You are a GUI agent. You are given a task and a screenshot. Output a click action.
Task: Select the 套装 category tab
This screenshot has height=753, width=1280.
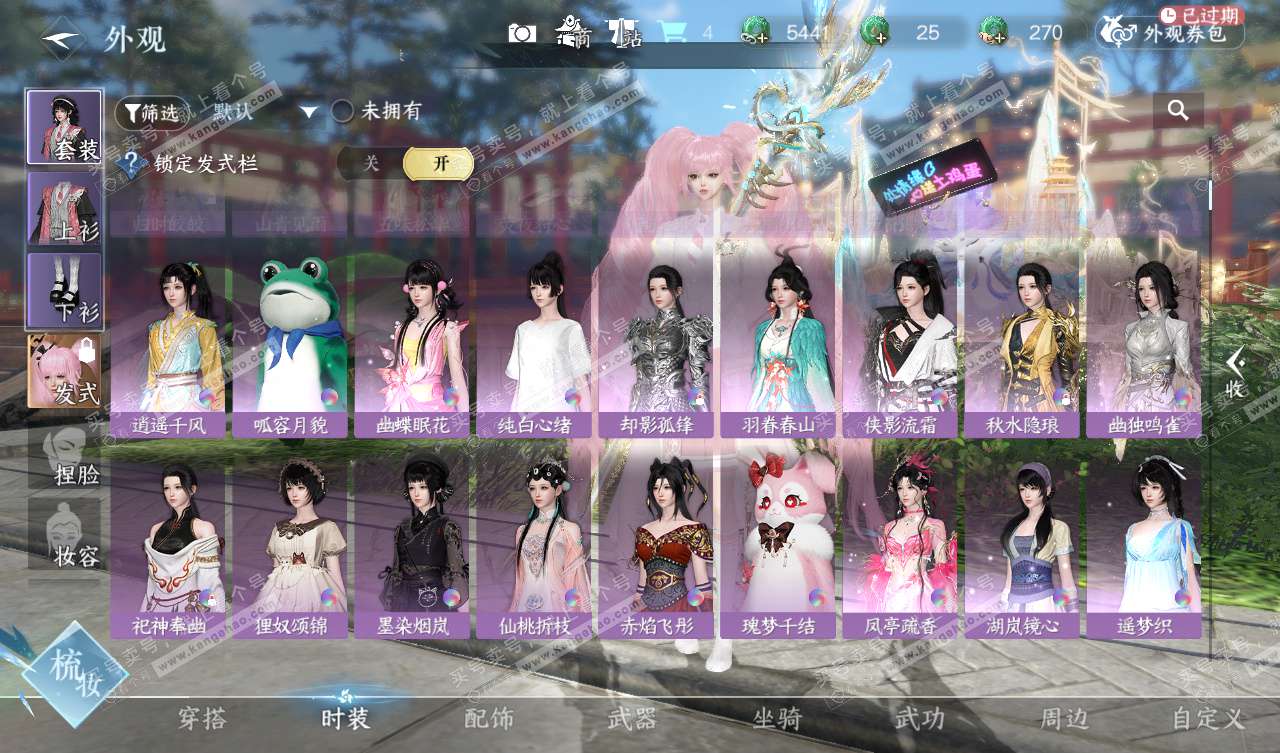coord(64,127)
